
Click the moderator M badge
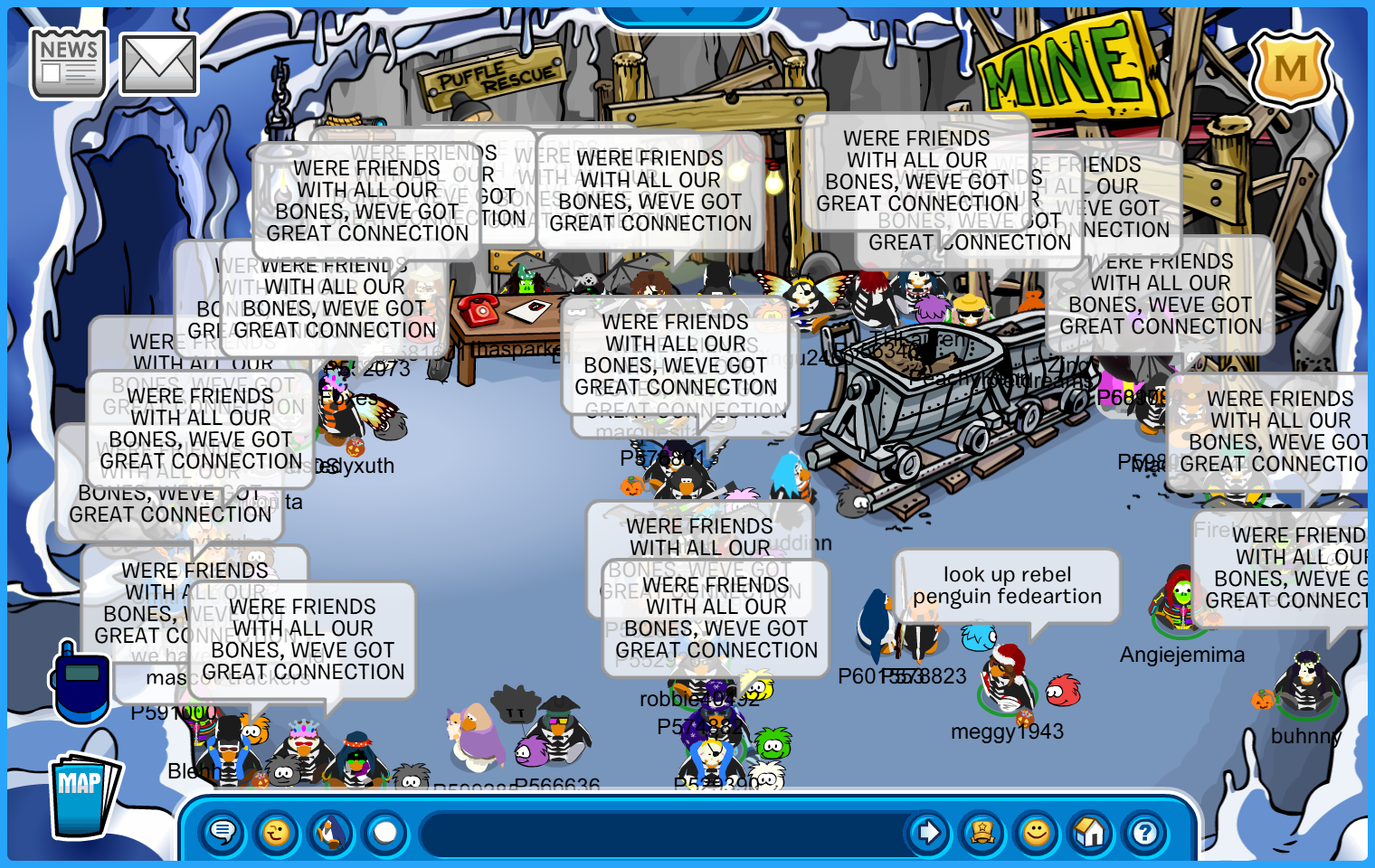[x=1290, y=69]
